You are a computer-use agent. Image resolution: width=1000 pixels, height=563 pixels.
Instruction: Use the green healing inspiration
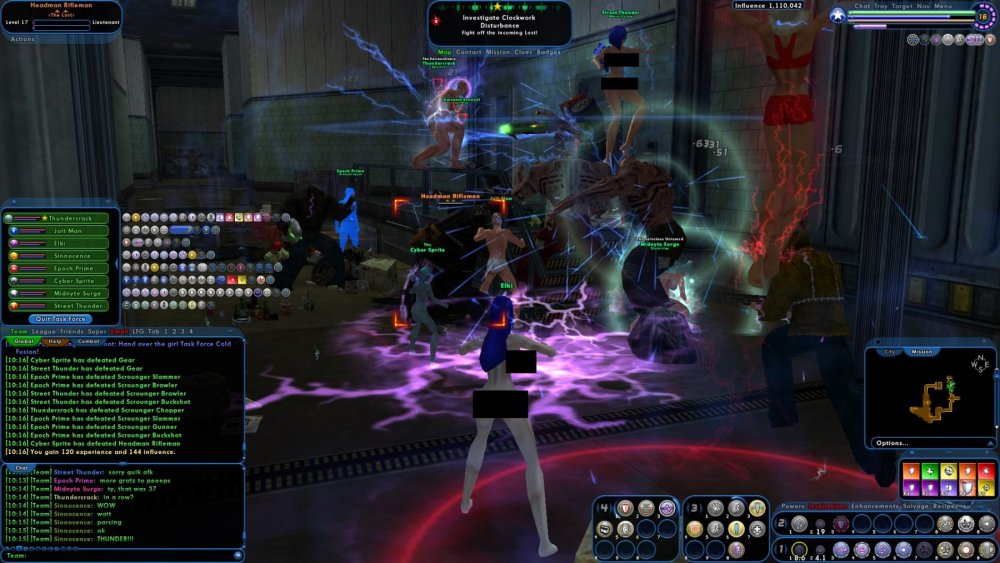930,469
